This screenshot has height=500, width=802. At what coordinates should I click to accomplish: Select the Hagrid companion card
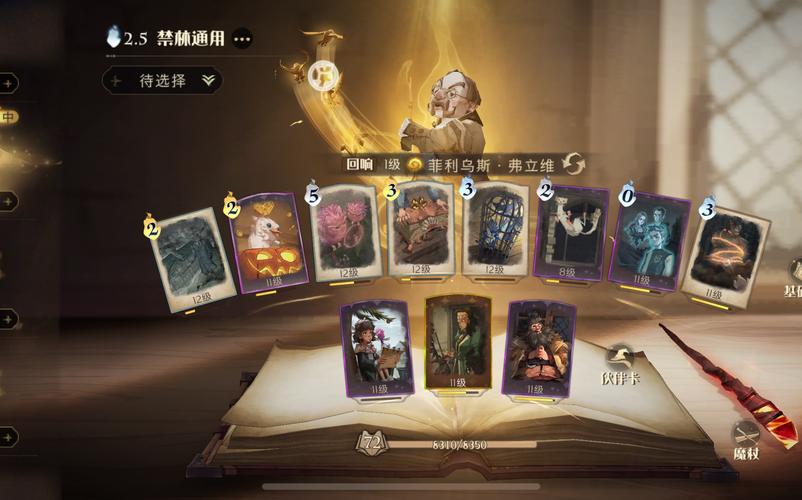coord(539,347)
